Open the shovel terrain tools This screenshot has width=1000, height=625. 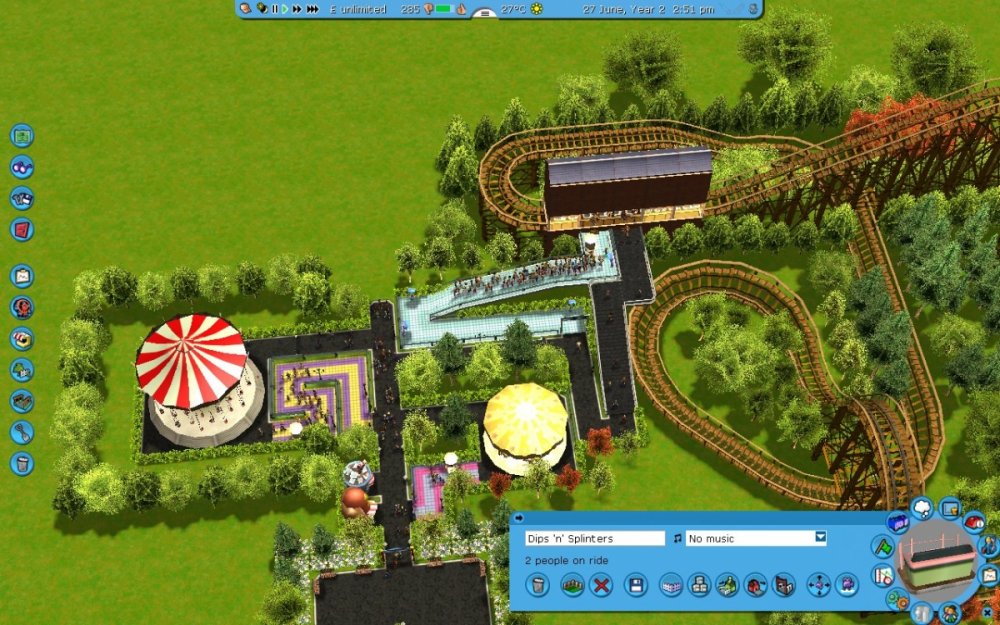(x=22, y=432)
